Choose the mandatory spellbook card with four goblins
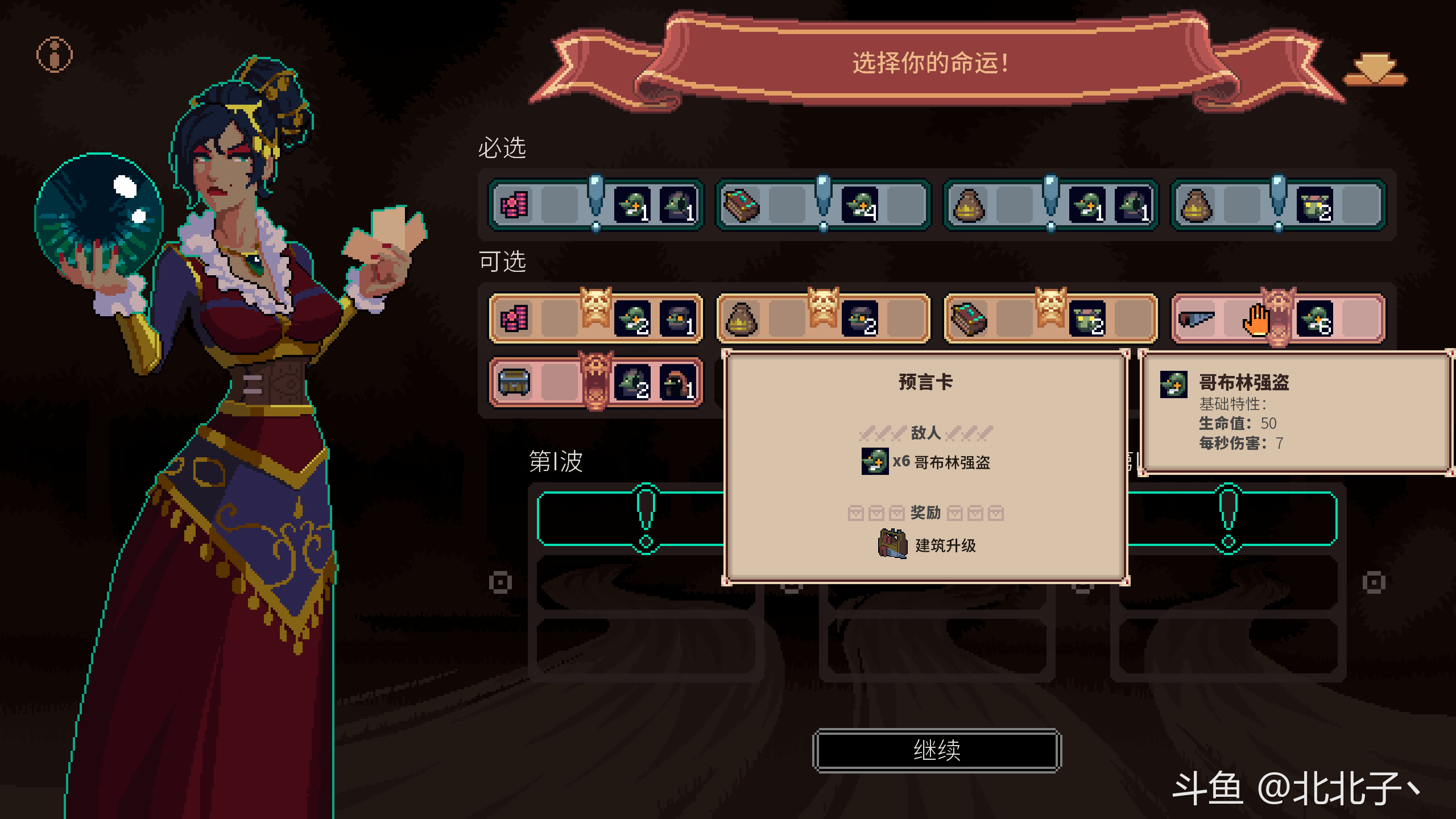Viewport: 1456px width, 819px height. pyautogui.click(x=823, y=205)
